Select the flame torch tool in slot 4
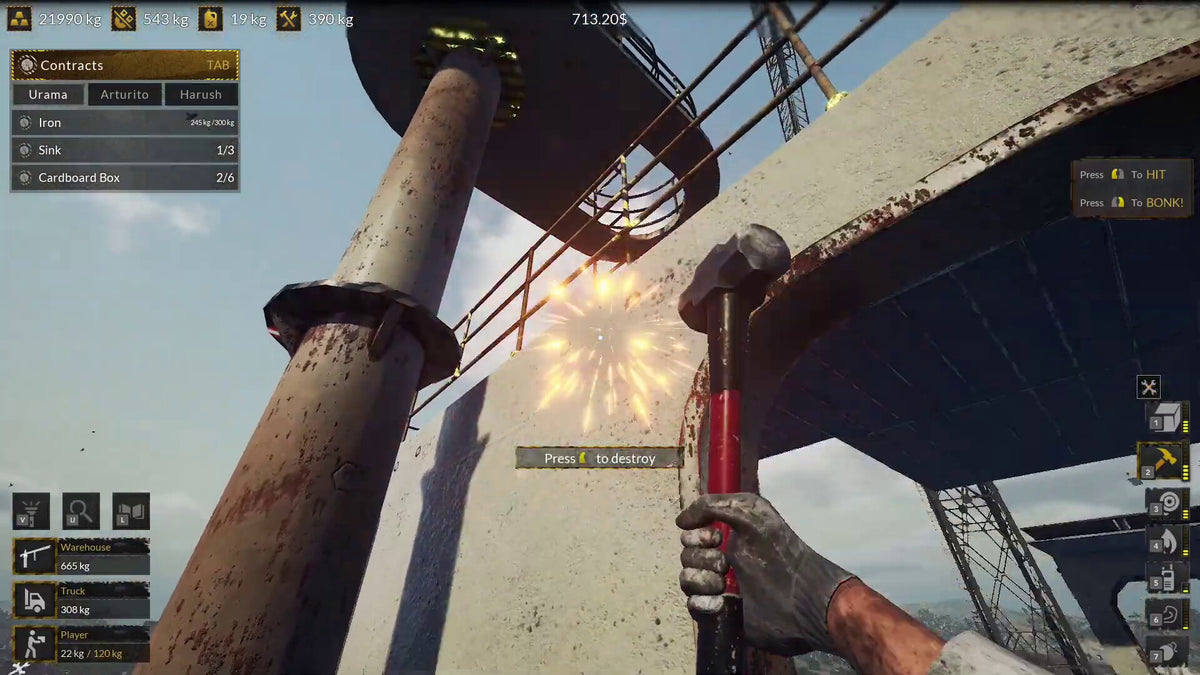Screen dimensions: 1200x675 (x=1165, y=541)
